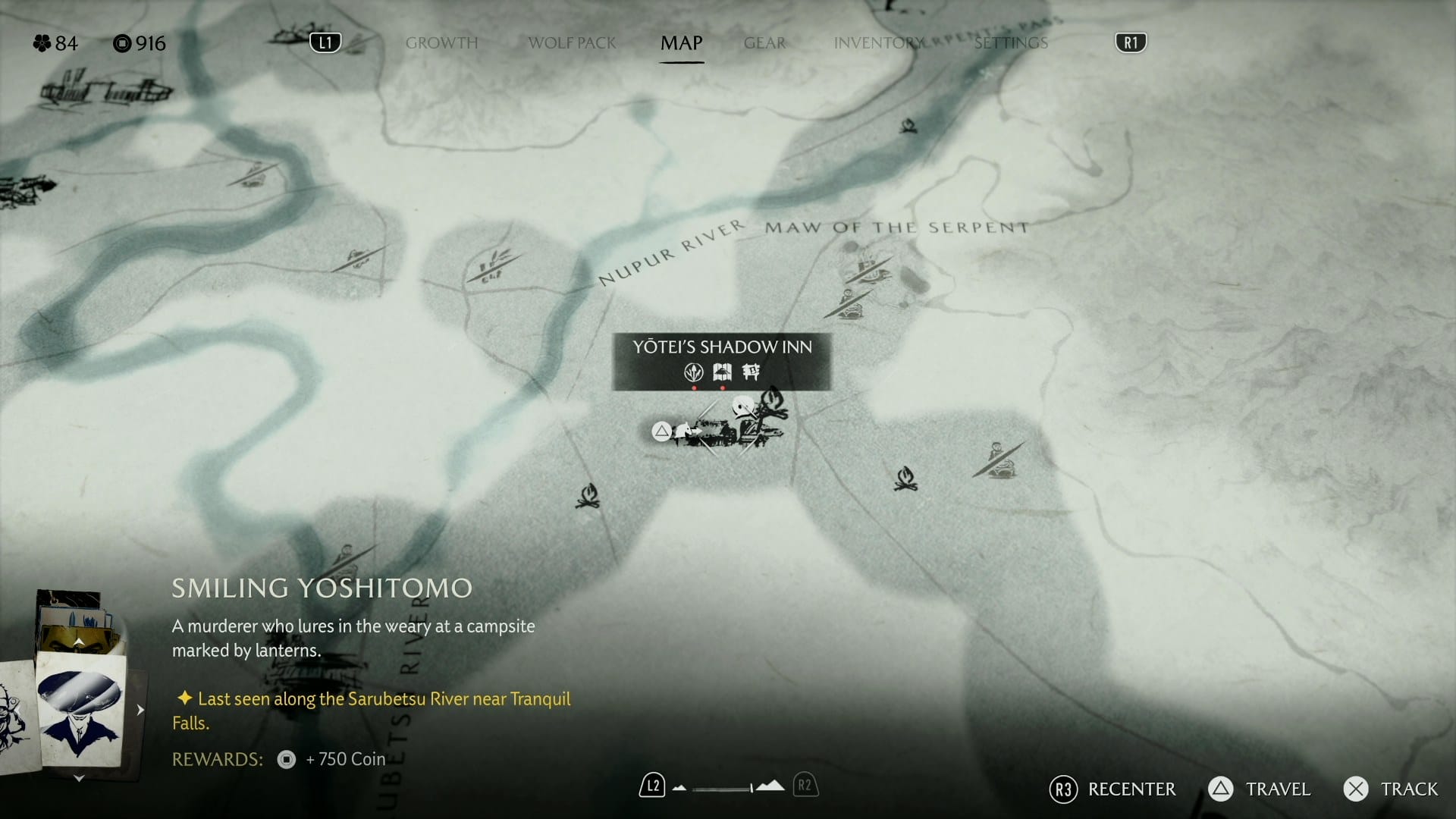
Task: Switch to the Gear tab
Action: click(x=764, y=43)
